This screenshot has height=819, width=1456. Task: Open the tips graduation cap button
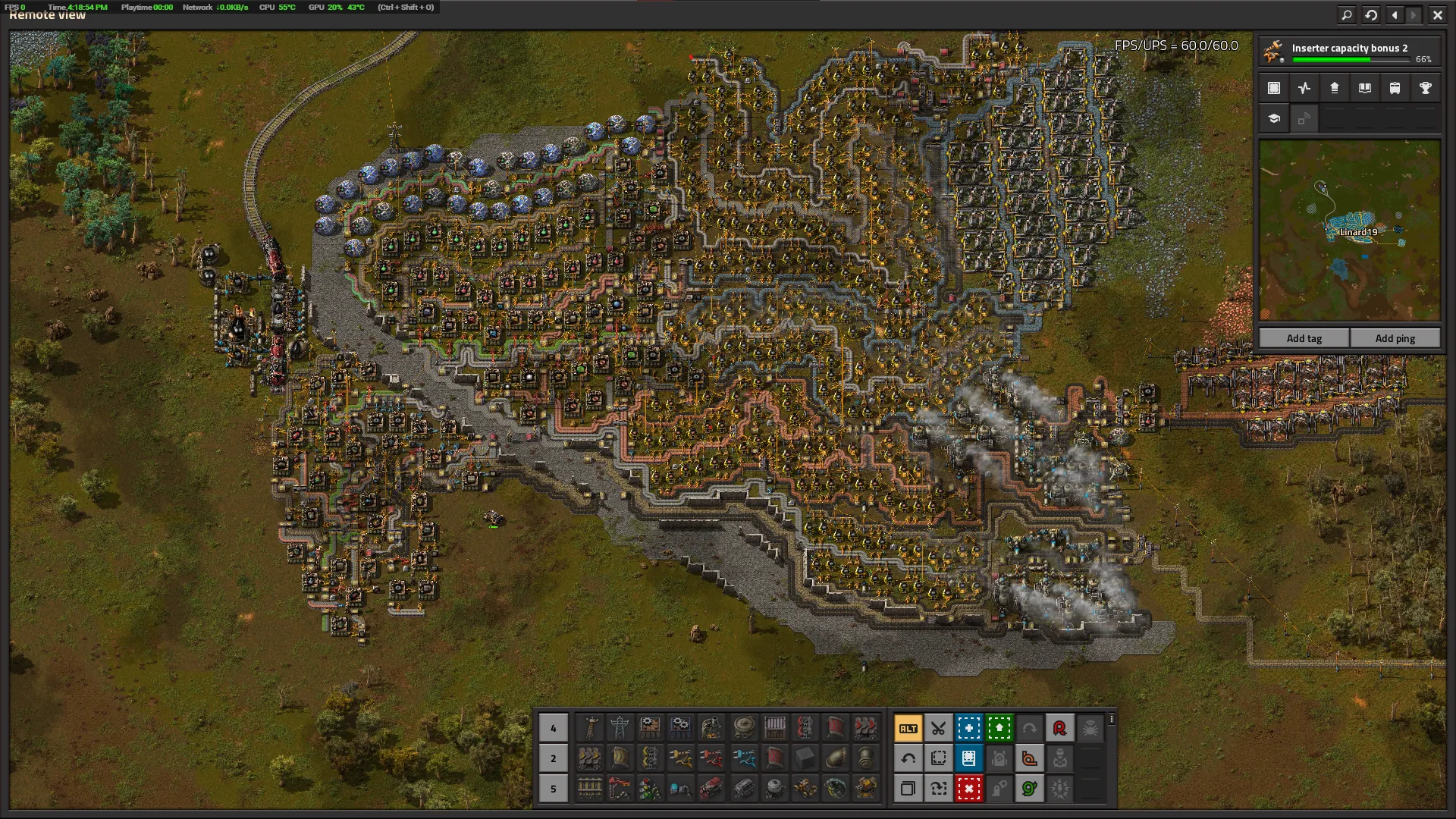[x=1274, y=118]
